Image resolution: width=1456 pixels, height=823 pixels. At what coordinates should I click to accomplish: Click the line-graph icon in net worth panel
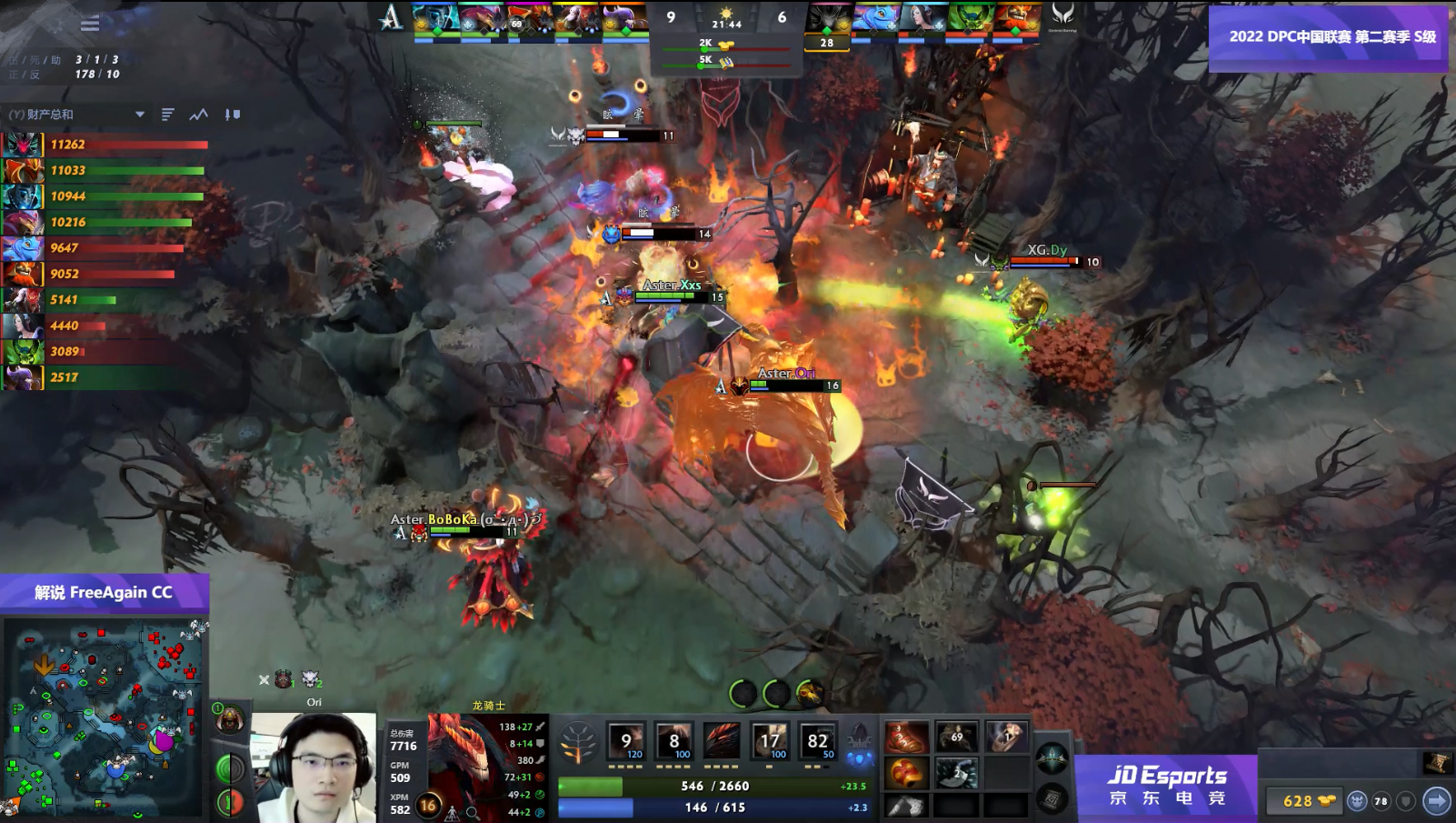(198, 115)
